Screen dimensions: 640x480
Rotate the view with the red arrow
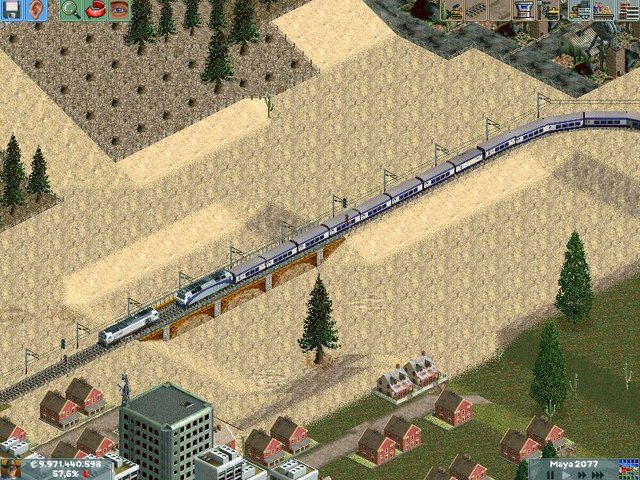coord(96,10)
